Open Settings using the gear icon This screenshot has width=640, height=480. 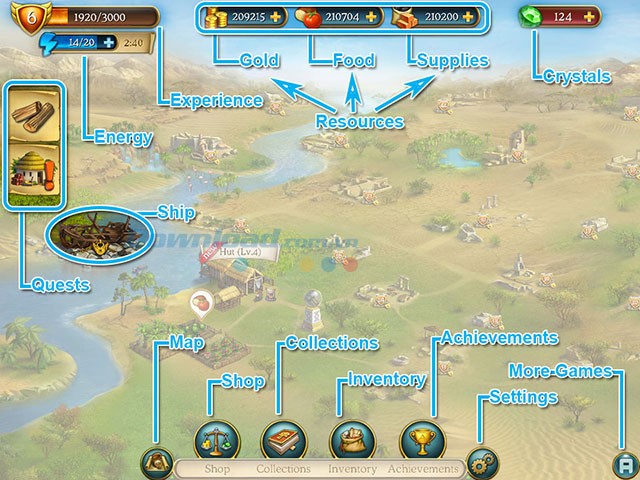482,463
